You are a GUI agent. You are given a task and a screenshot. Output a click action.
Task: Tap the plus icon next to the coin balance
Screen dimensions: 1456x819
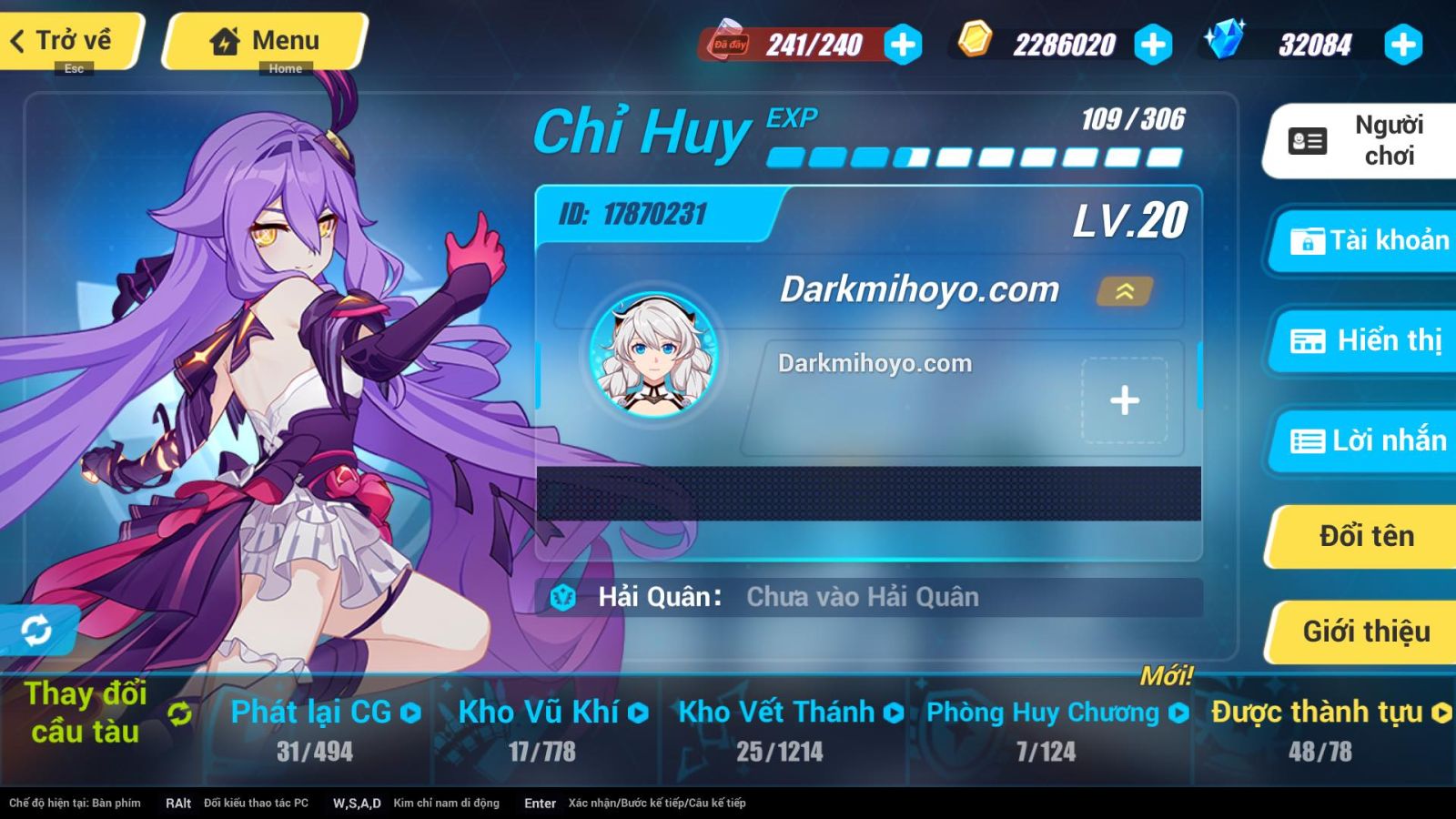1154,42
